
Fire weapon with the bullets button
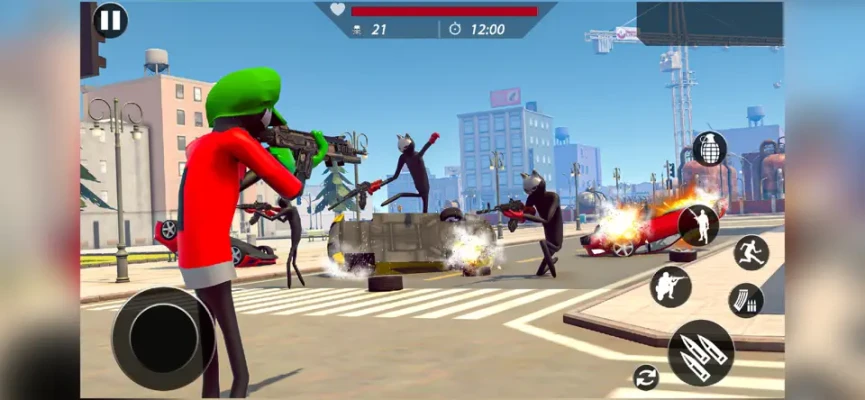700,352
